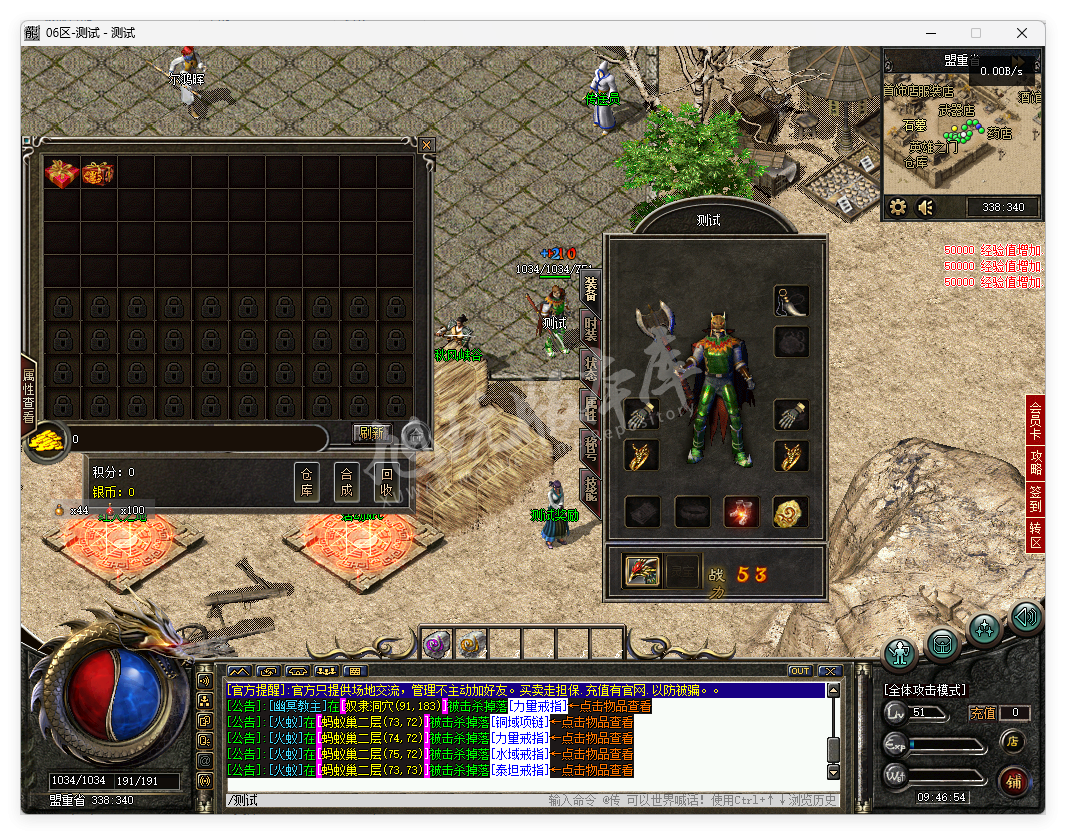Close the inventory bag window
This screenshot has height=835, width=1066.
[427, 145]
